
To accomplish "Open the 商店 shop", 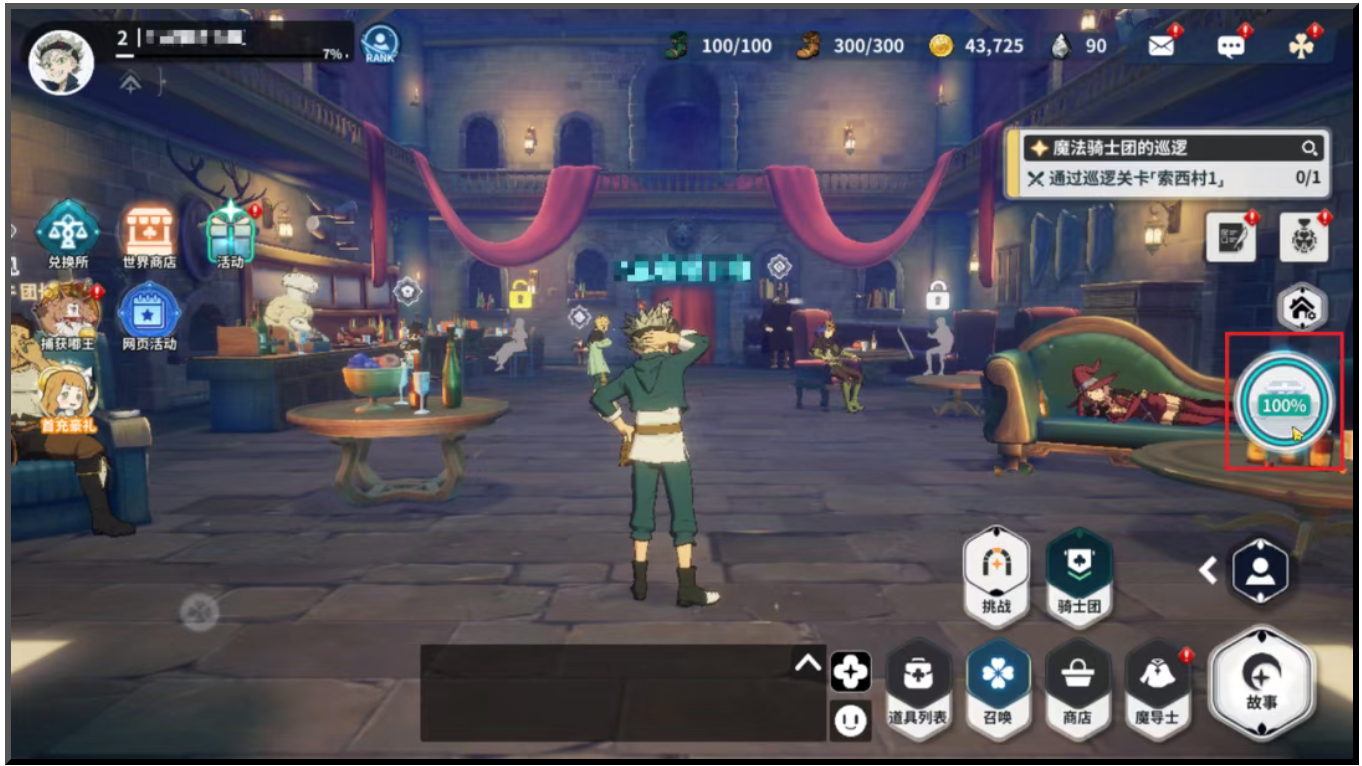I will pos(1077,688).
